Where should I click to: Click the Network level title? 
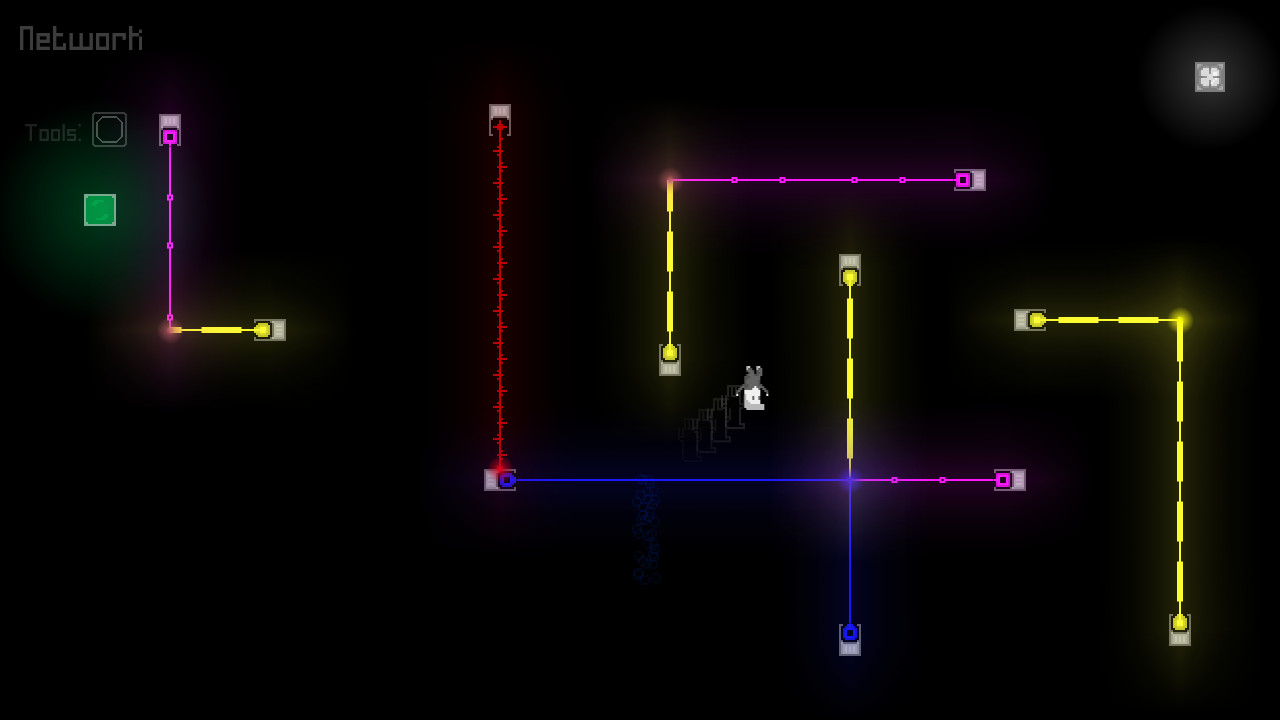78,38
